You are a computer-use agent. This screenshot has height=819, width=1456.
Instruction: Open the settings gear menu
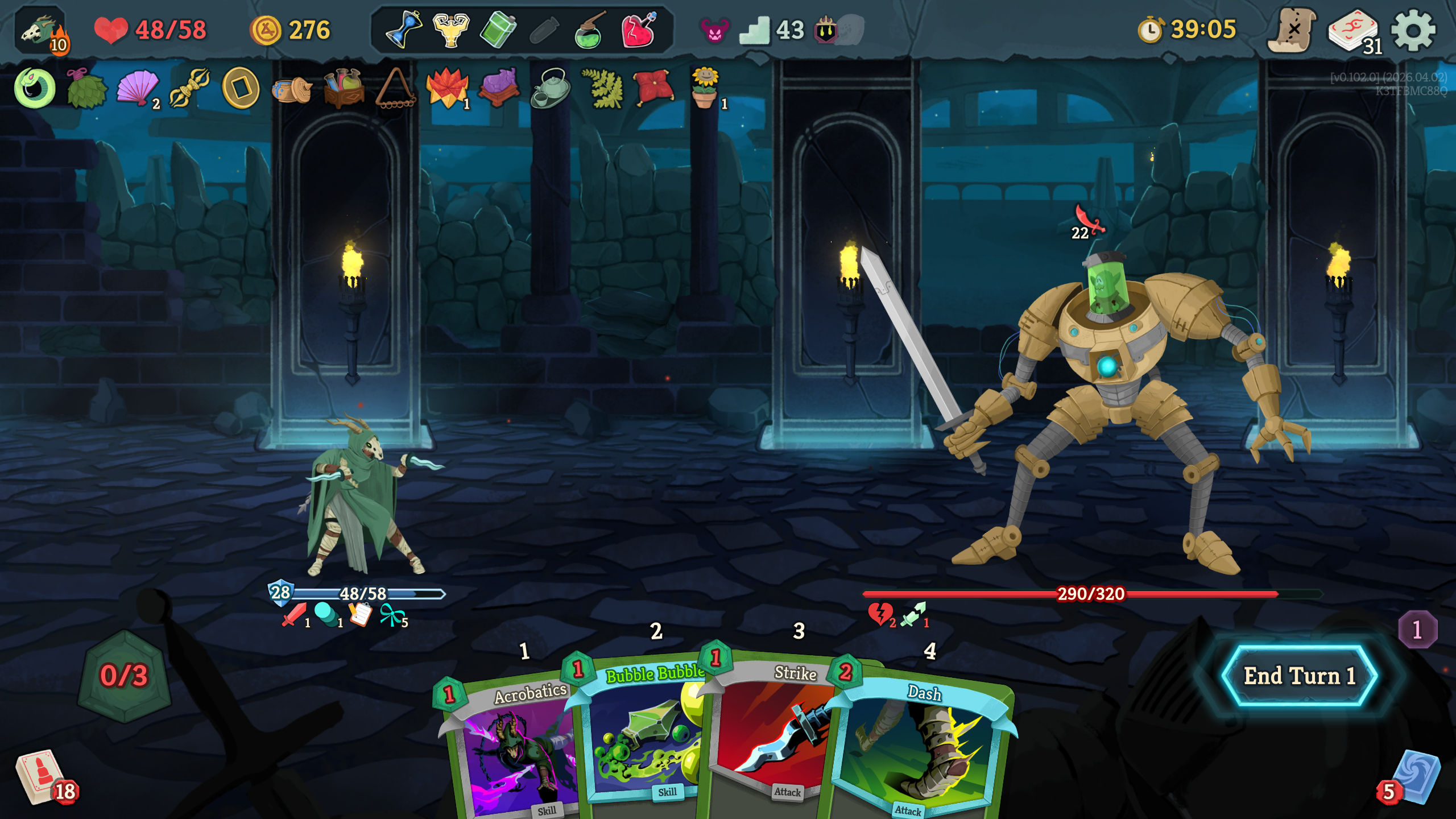pyautogui.click(x=1413, y=31)
